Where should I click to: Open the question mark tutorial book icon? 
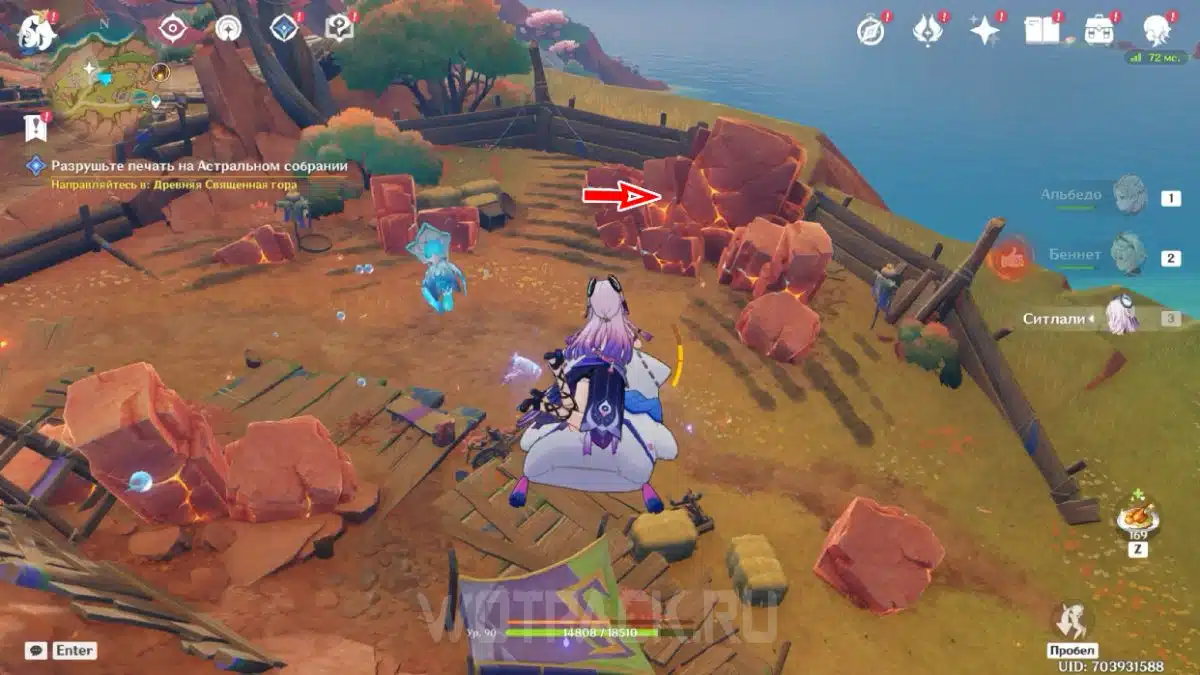click(x=341, y=29)
